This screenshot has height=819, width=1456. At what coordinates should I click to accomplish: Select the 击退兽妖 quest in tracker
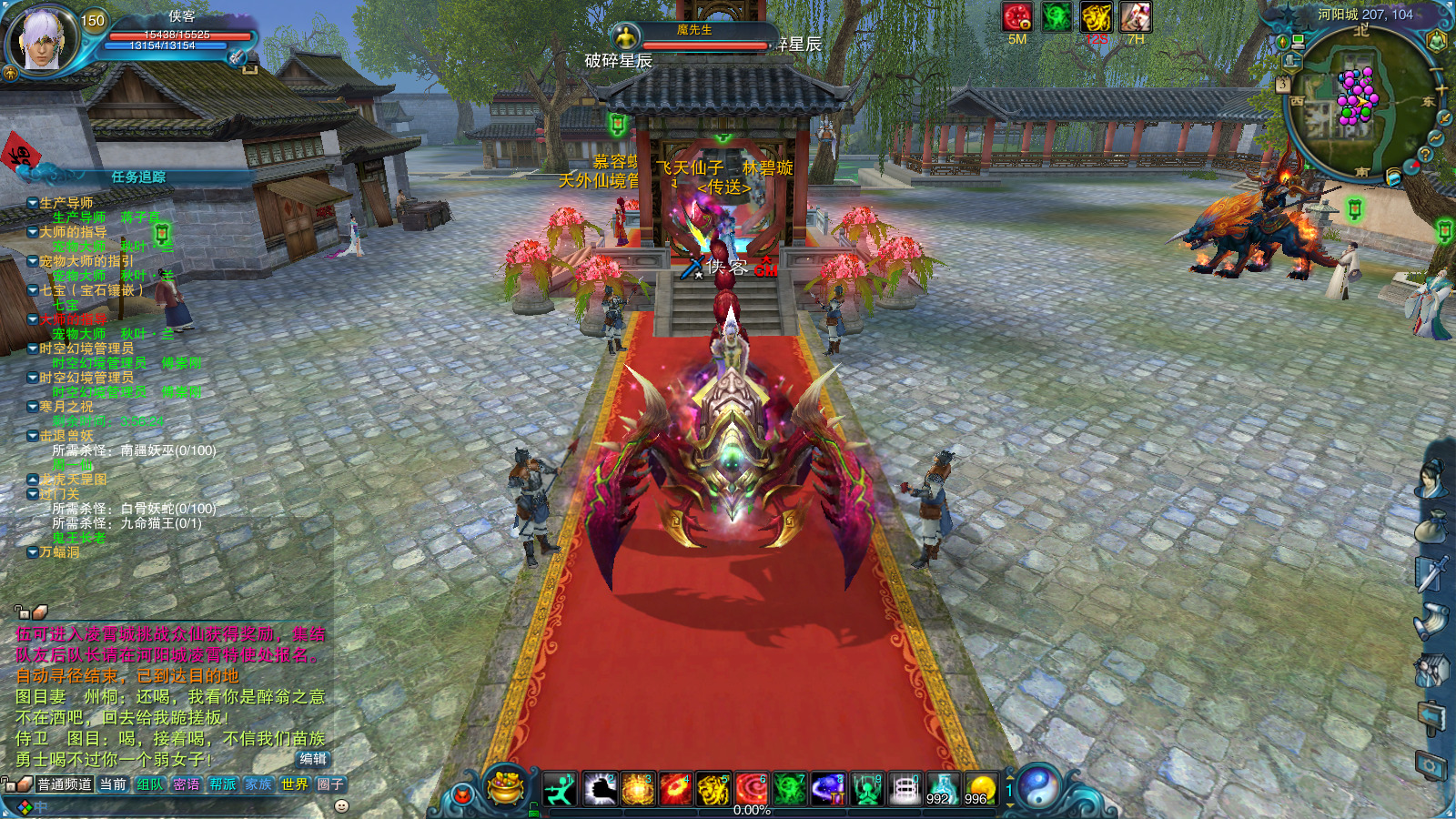(x=66, y=436)
